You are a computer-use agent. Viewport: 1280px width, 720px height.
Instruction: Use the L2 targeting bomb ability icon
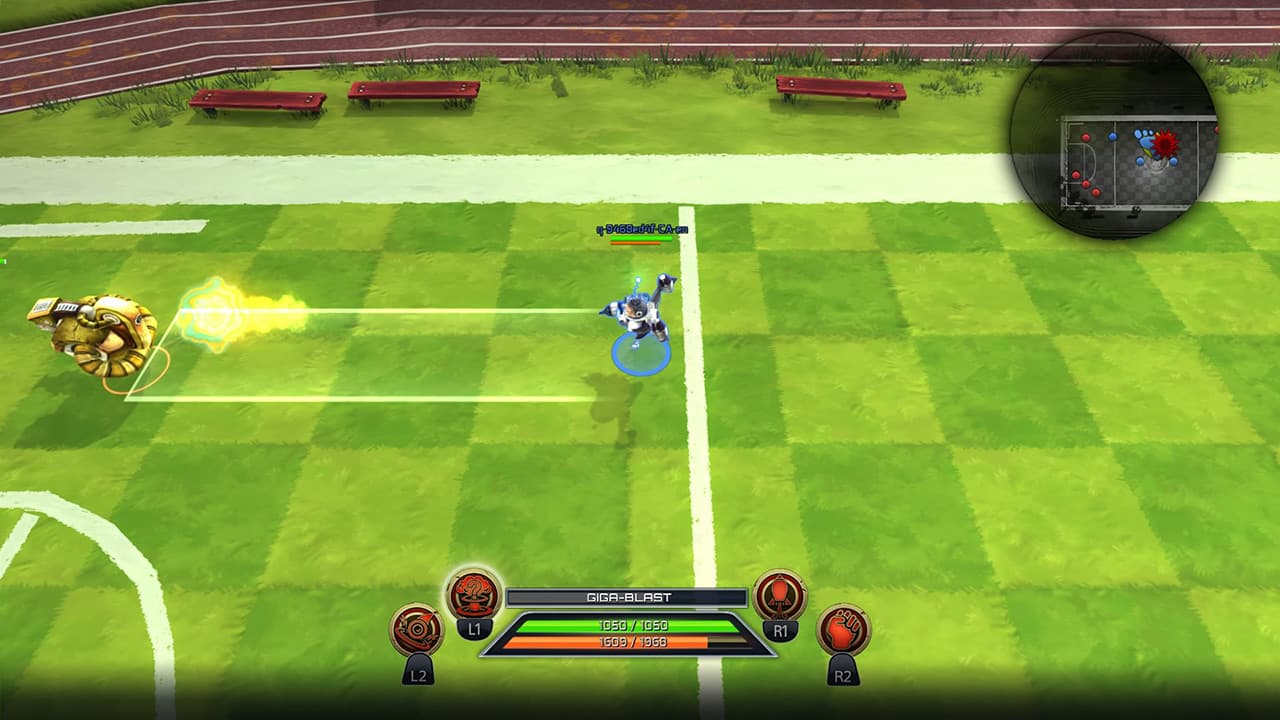point(417,629)
